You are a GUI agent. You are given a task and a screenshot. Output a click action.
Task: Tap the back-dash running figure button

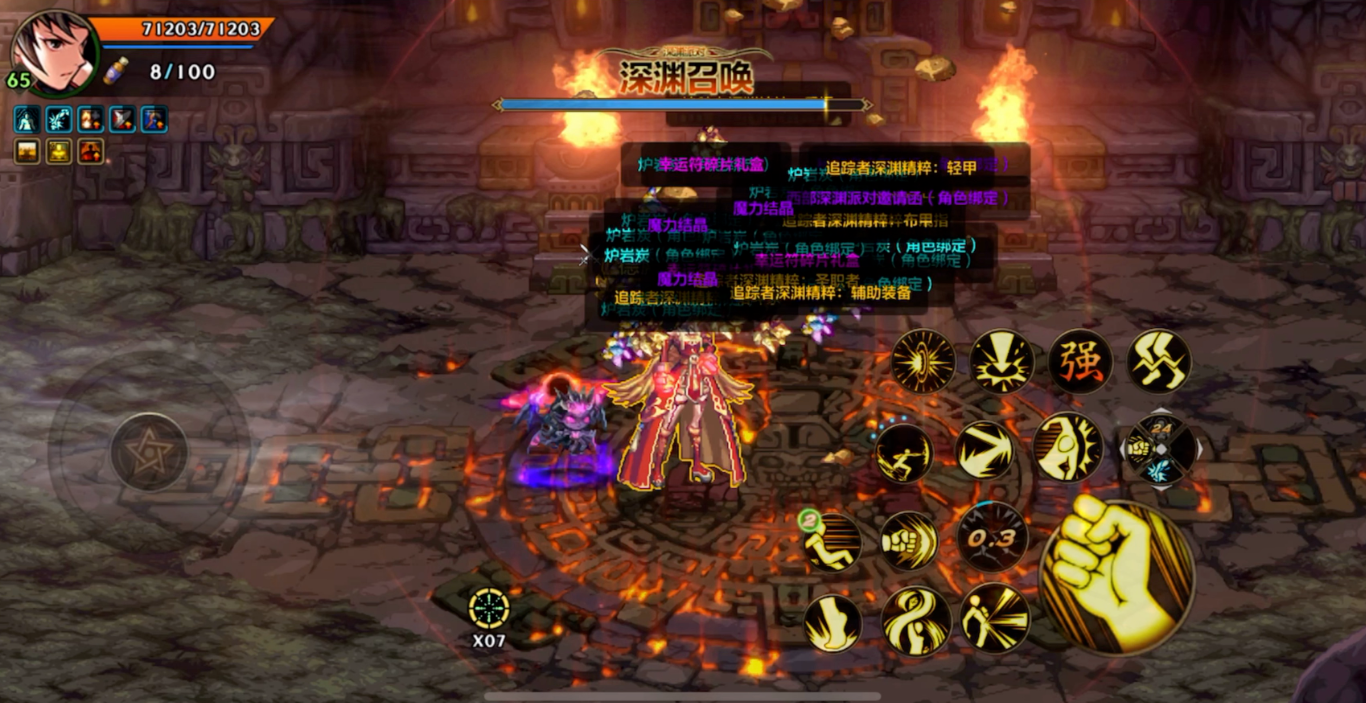(x=833, y=542)
